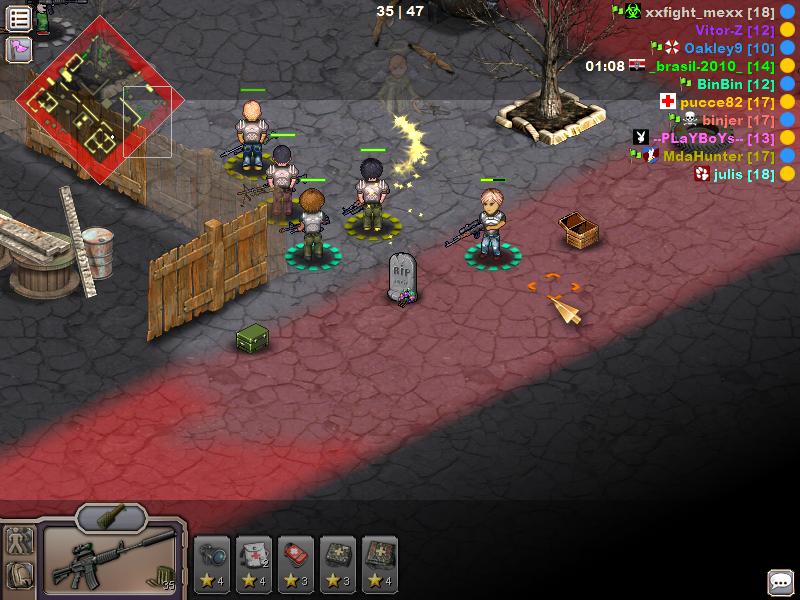Select player _brasil-2010_ in the list

point(711,66)
